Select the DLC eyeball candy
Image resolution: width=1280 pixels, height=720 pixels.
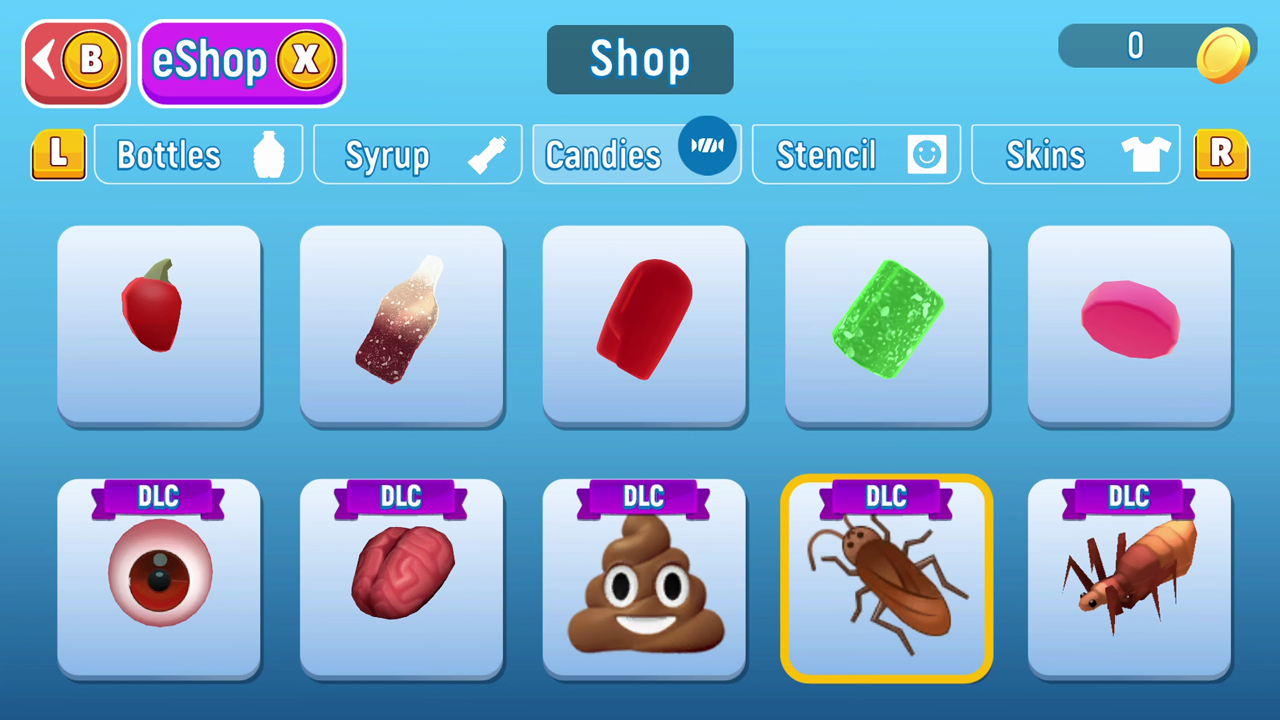click(159, 580)
